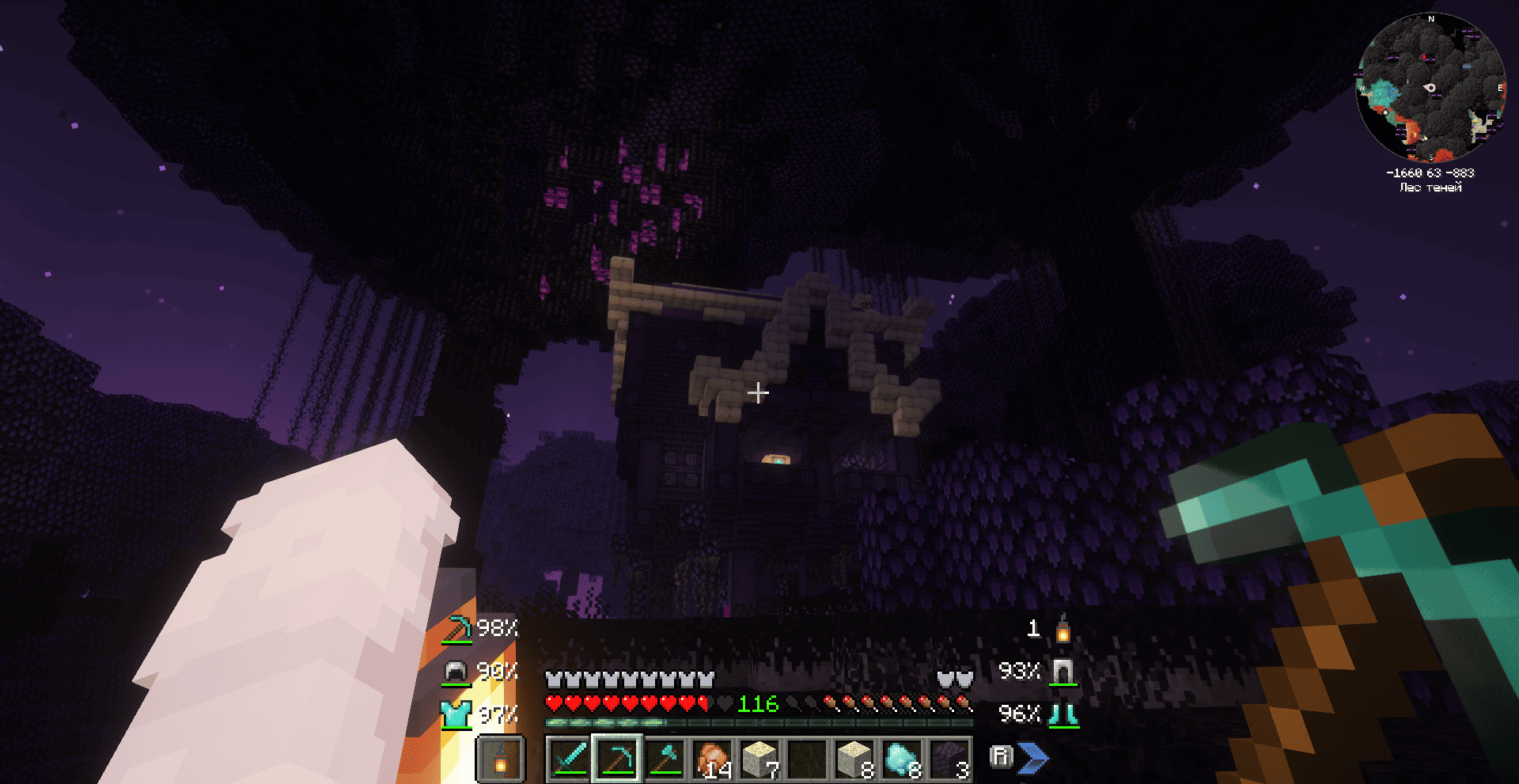Click the blue fish item stack of 8
1519x784 pixels.
click(904, 758)
